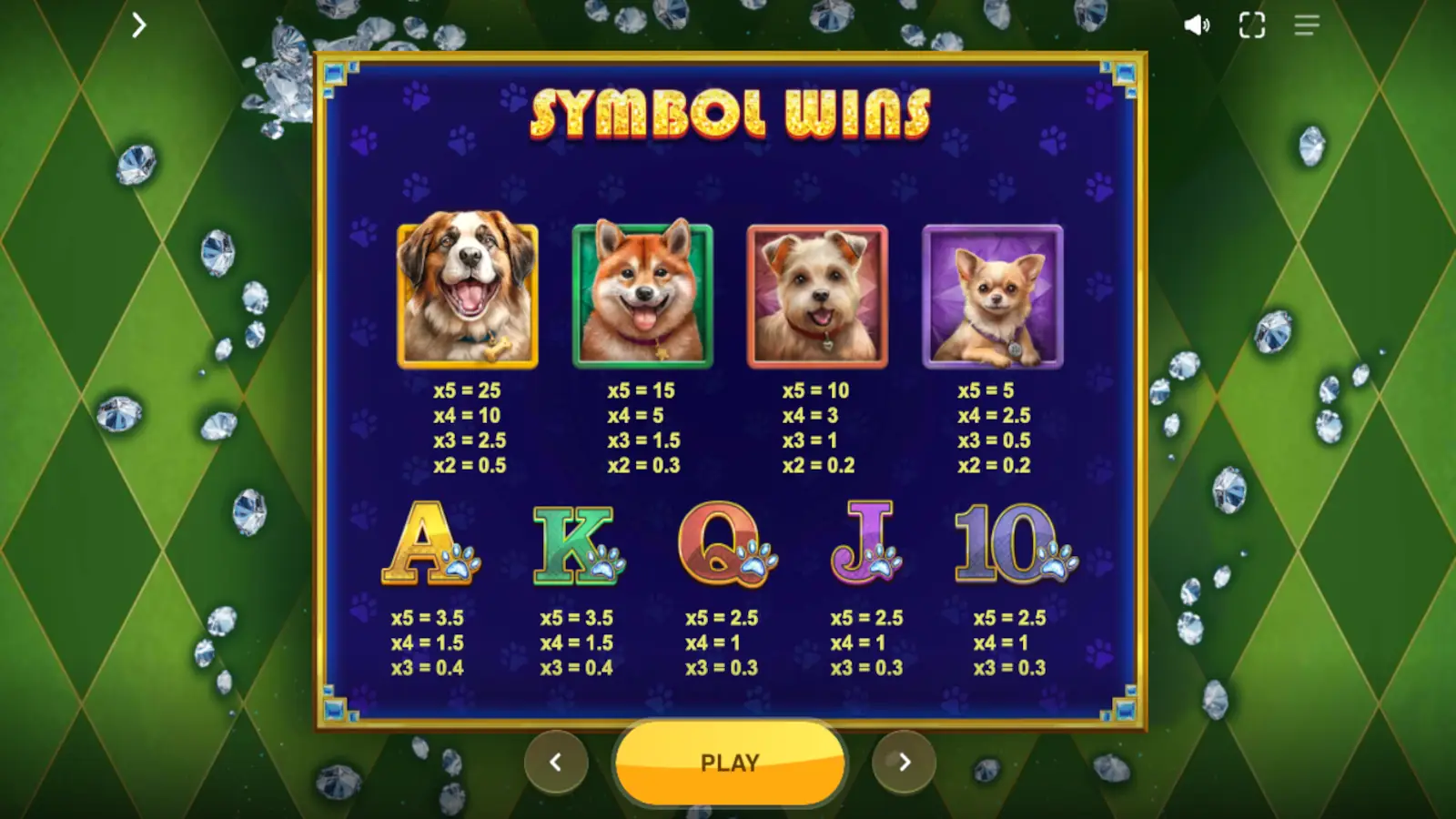The image size is (1456, 819).
Task: Toggle sound off via speaker icon
Action: pyautogui.click(x=1196, y=25)
